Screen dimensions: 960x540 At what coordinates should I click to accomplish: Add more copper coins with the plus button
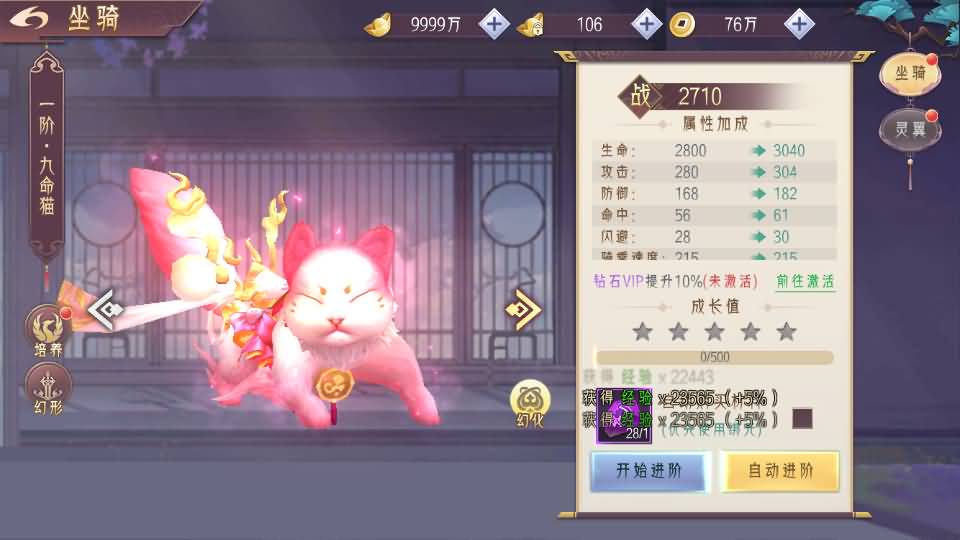(x=798, y=23)
